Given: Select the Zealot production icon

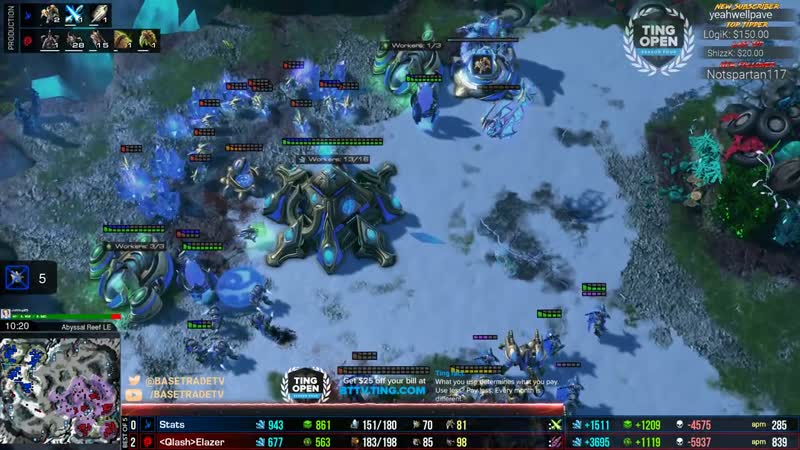Looking at the screenshot, I should pos(49,15).
